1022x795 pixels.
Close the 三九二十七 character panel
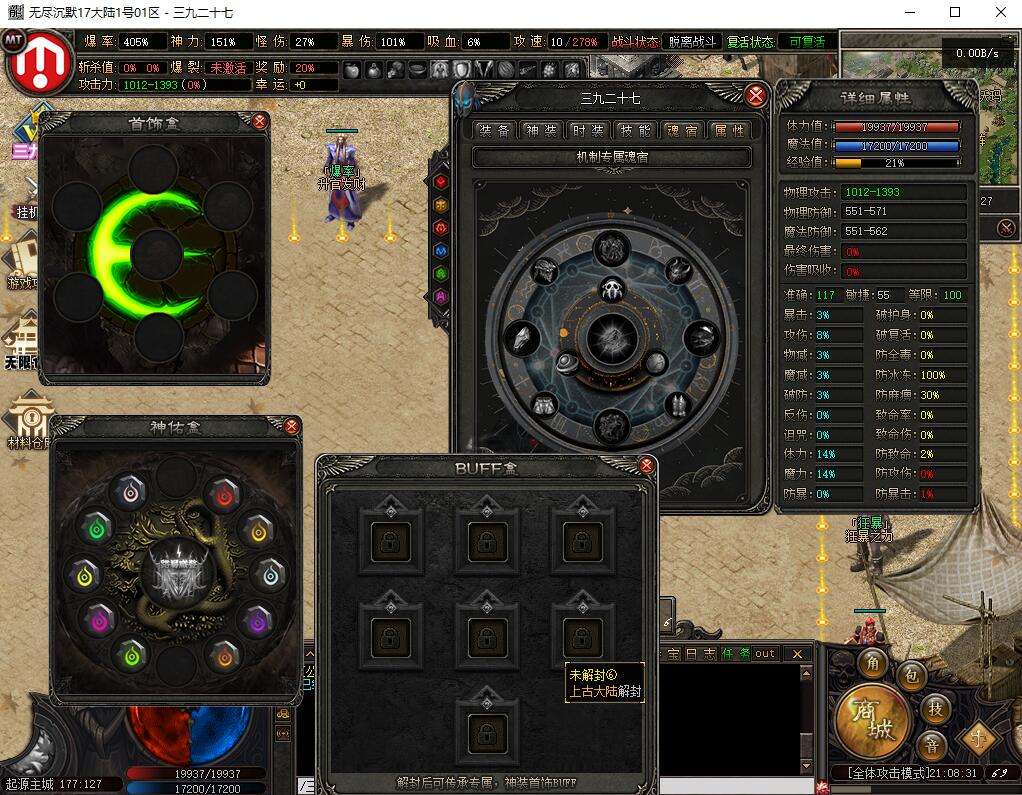click(756, 96)
